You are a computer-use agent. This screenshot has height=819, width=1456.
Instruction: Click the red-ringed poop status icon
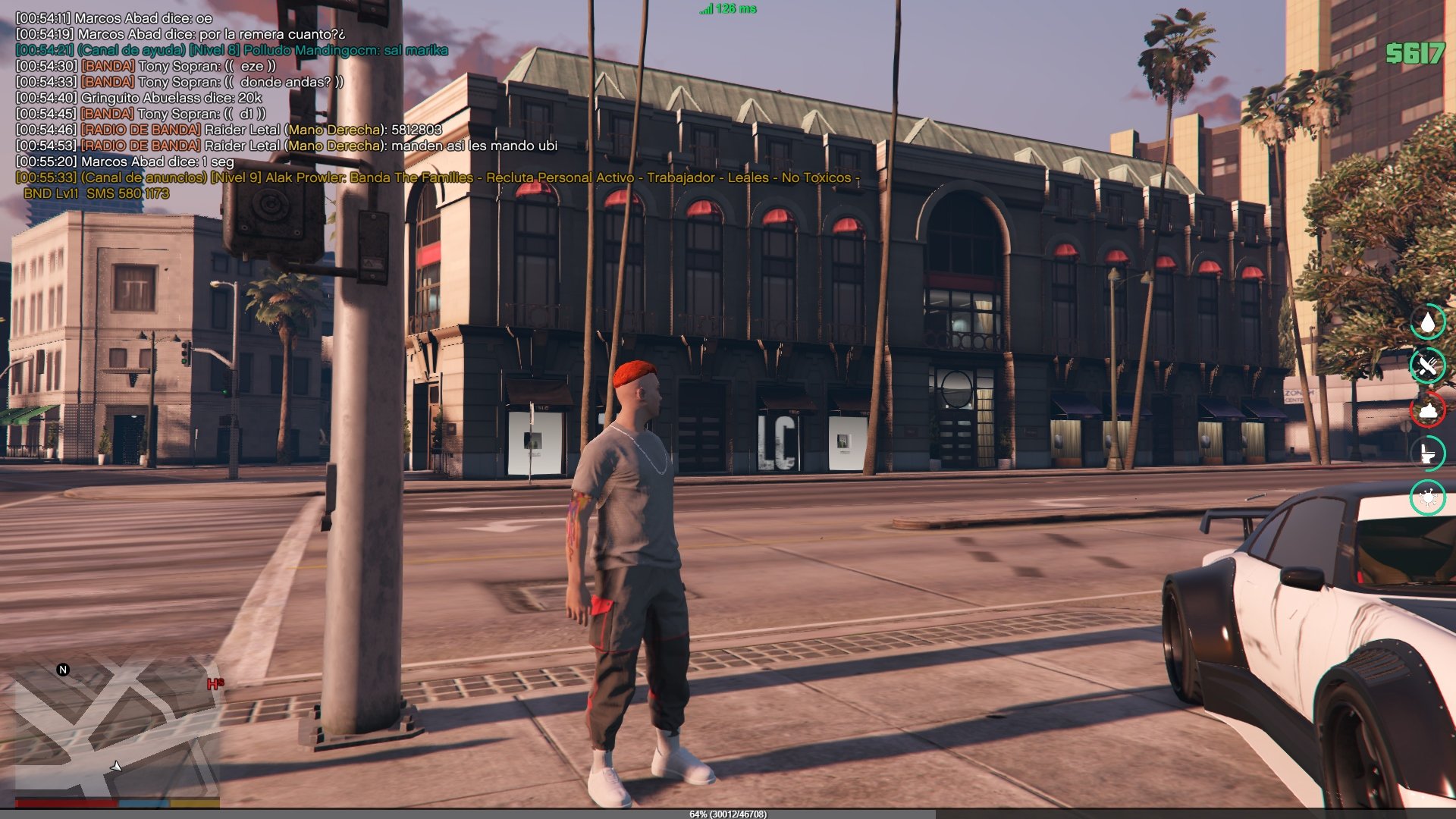pyautogui.click(x=1427, y=410)
